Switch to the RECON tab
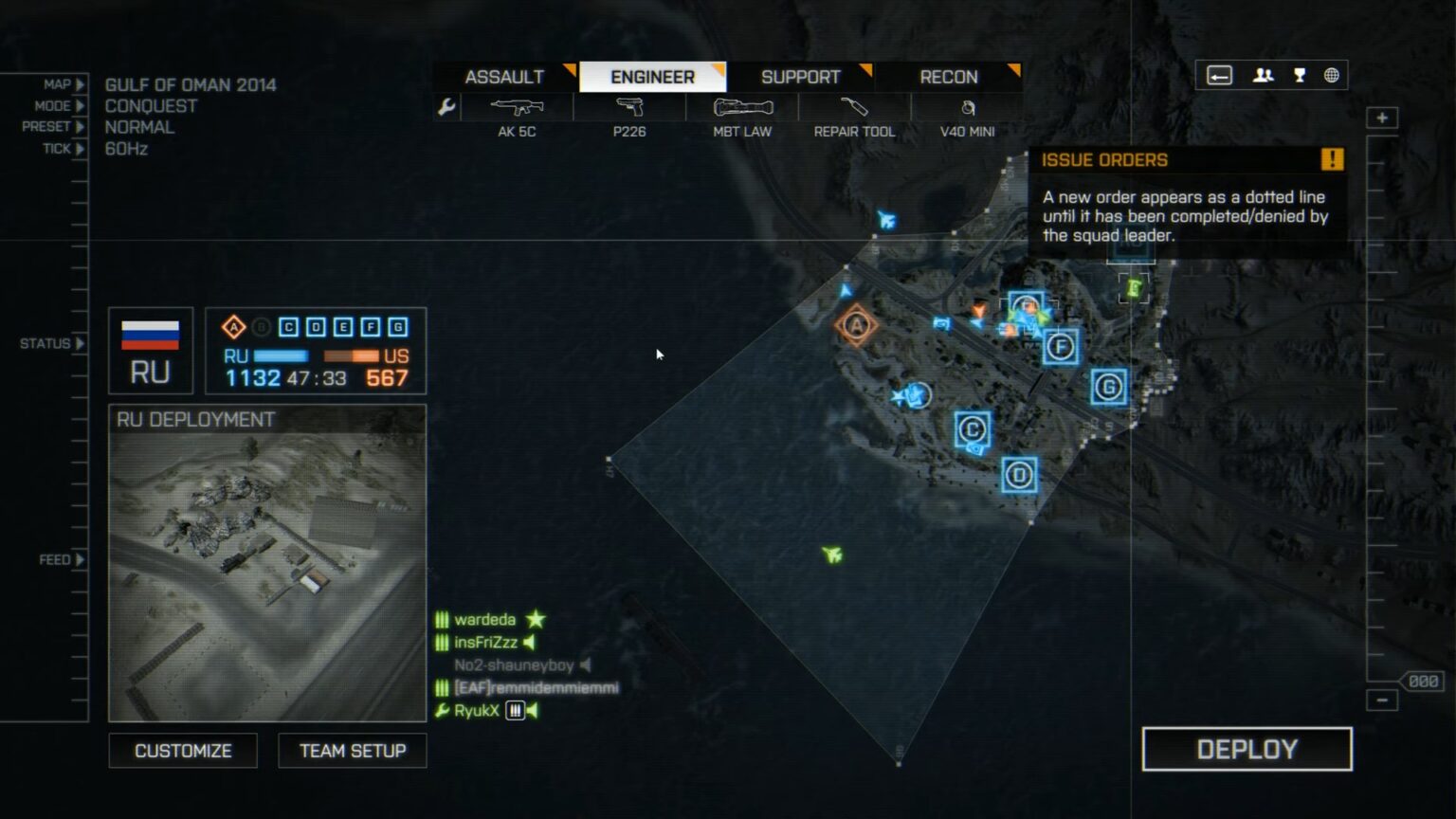The image size is (1456, 819). click(948, 77)
